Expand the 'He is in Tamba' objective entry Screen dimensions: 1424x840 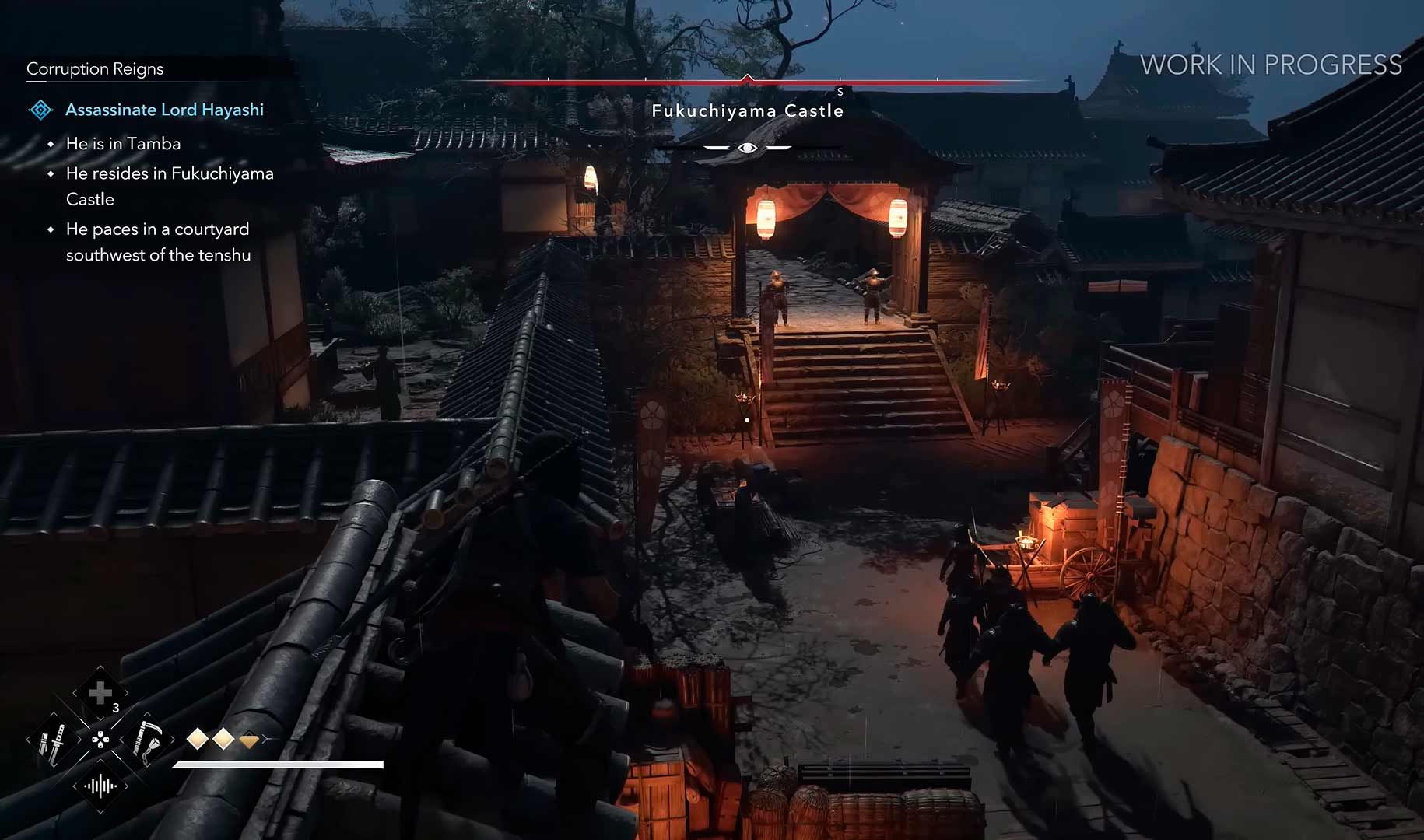click(123, 143)
